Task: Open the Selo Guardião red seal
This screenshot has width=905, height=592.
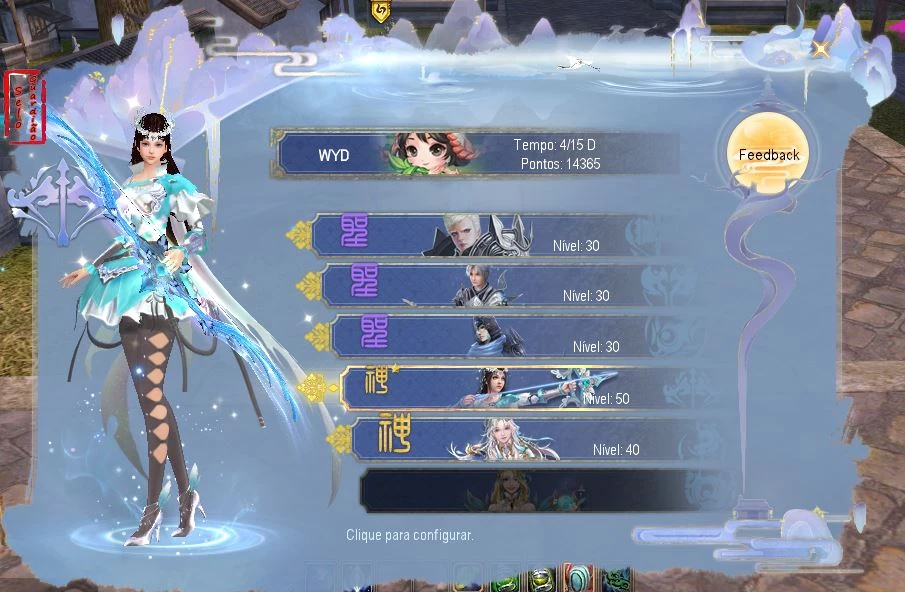Action: pyautogui.click(x=25, y=107)
